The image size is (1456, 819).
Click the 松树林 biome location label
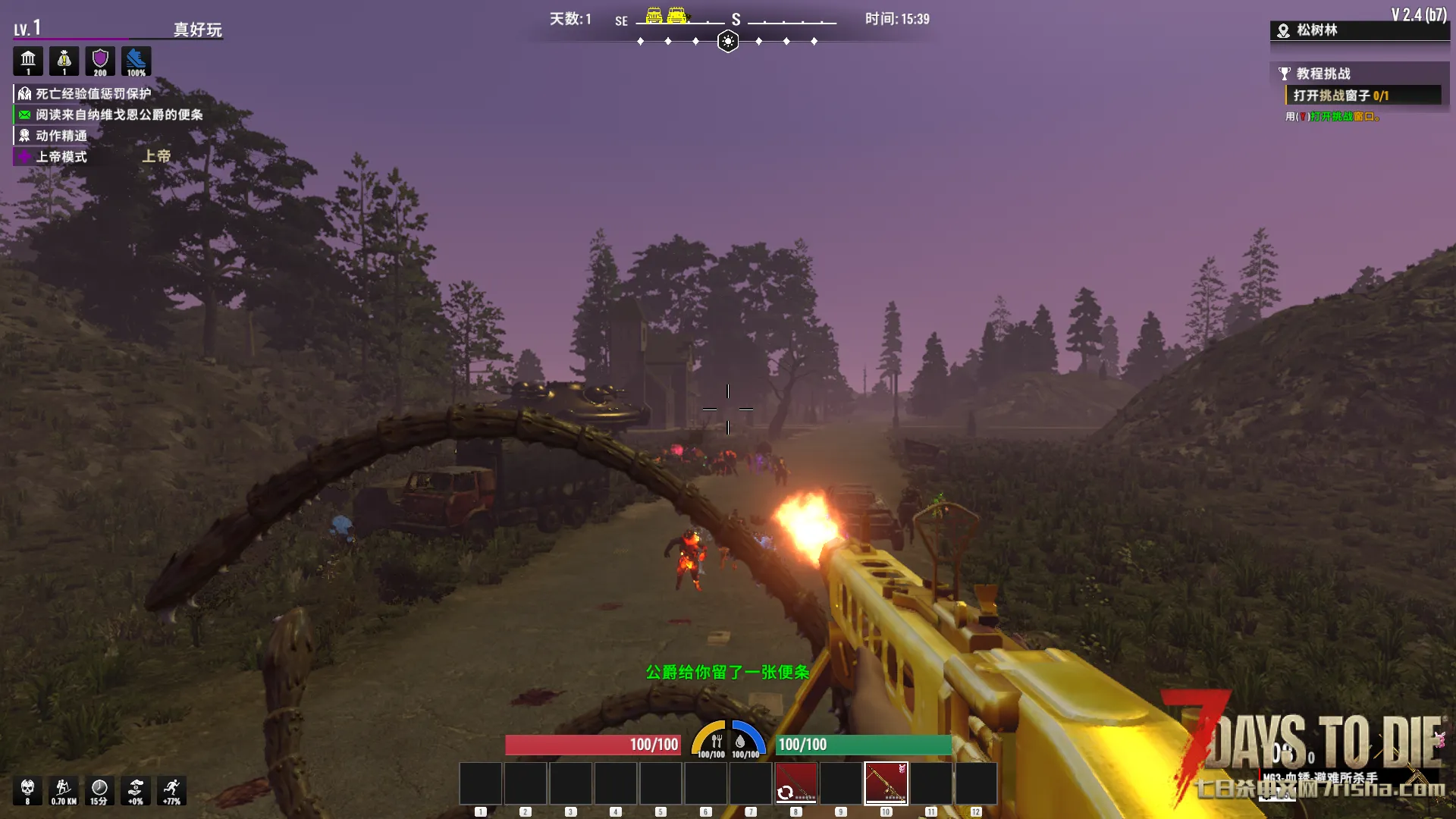1316,30
